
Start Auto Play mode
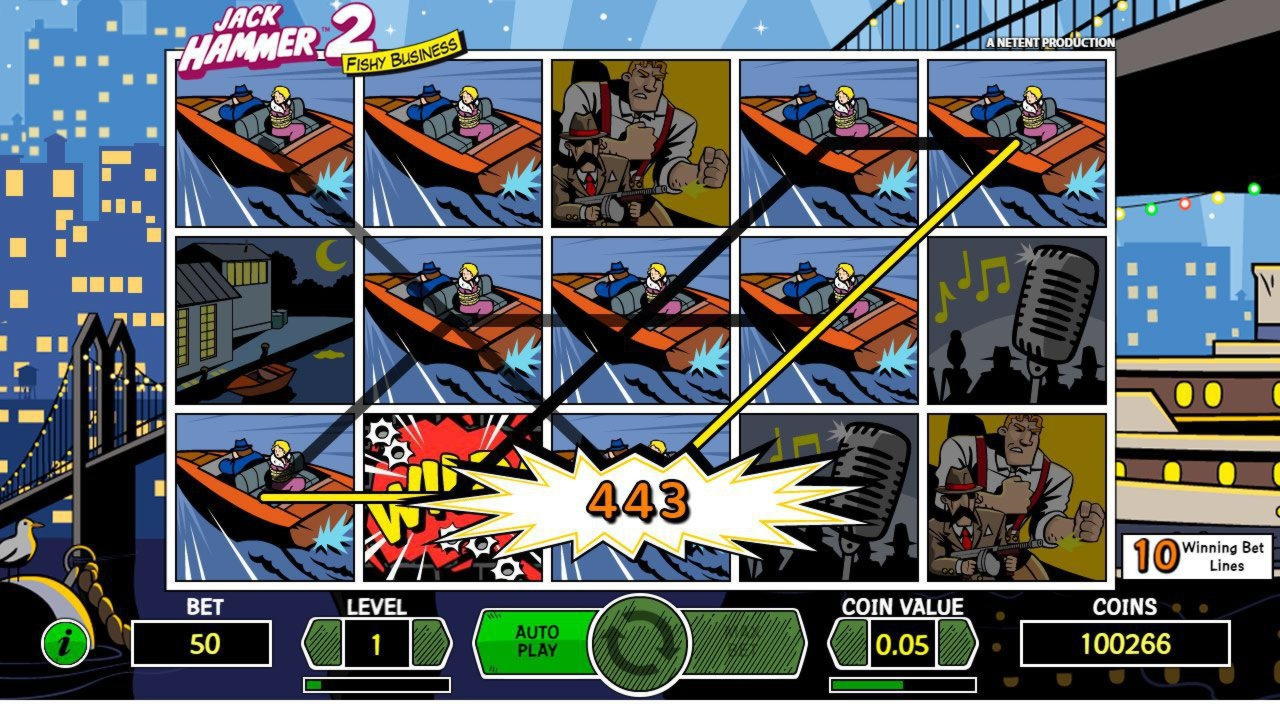coord(535,641)
